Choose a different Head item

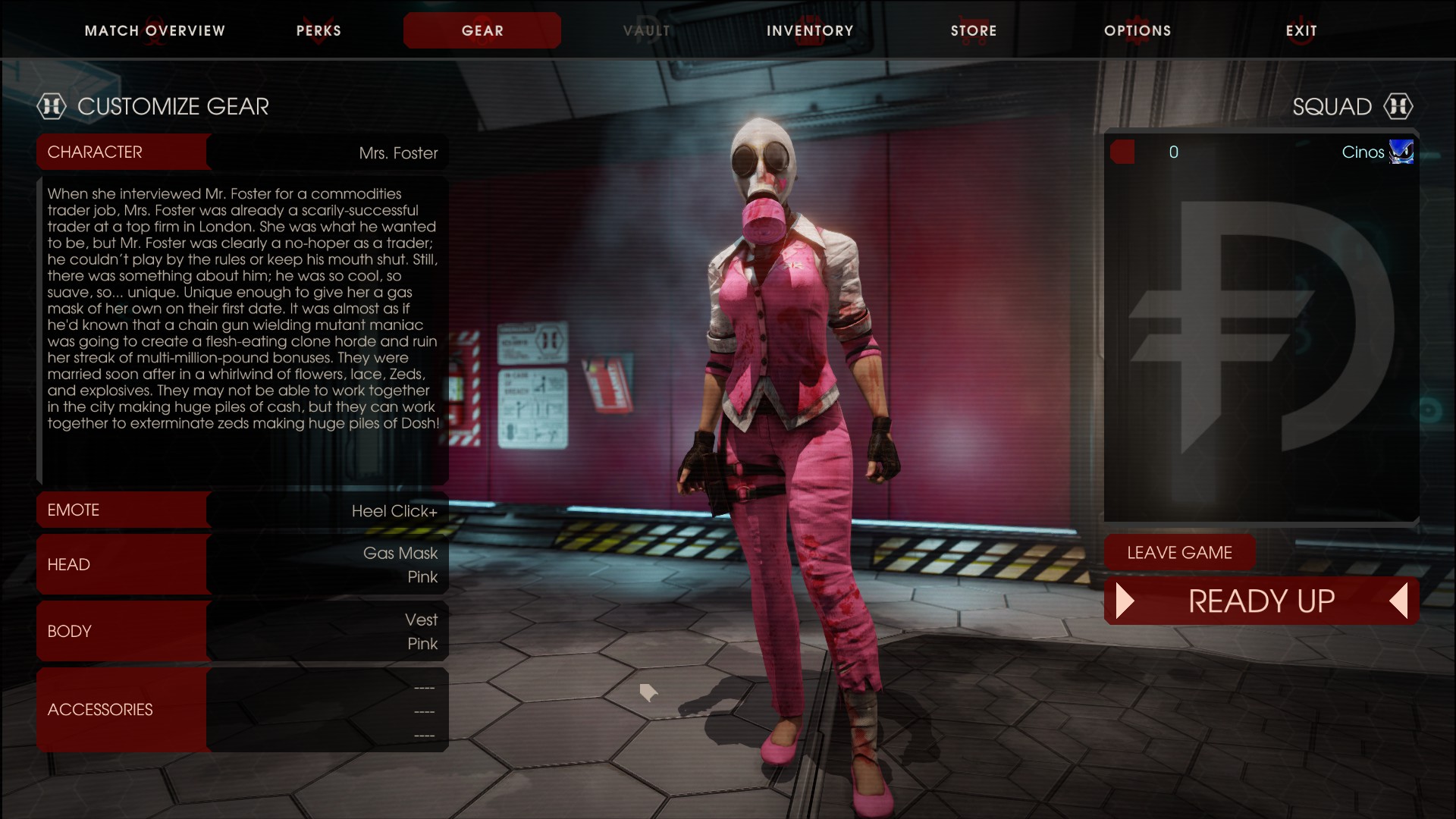[x=243, y=565]
